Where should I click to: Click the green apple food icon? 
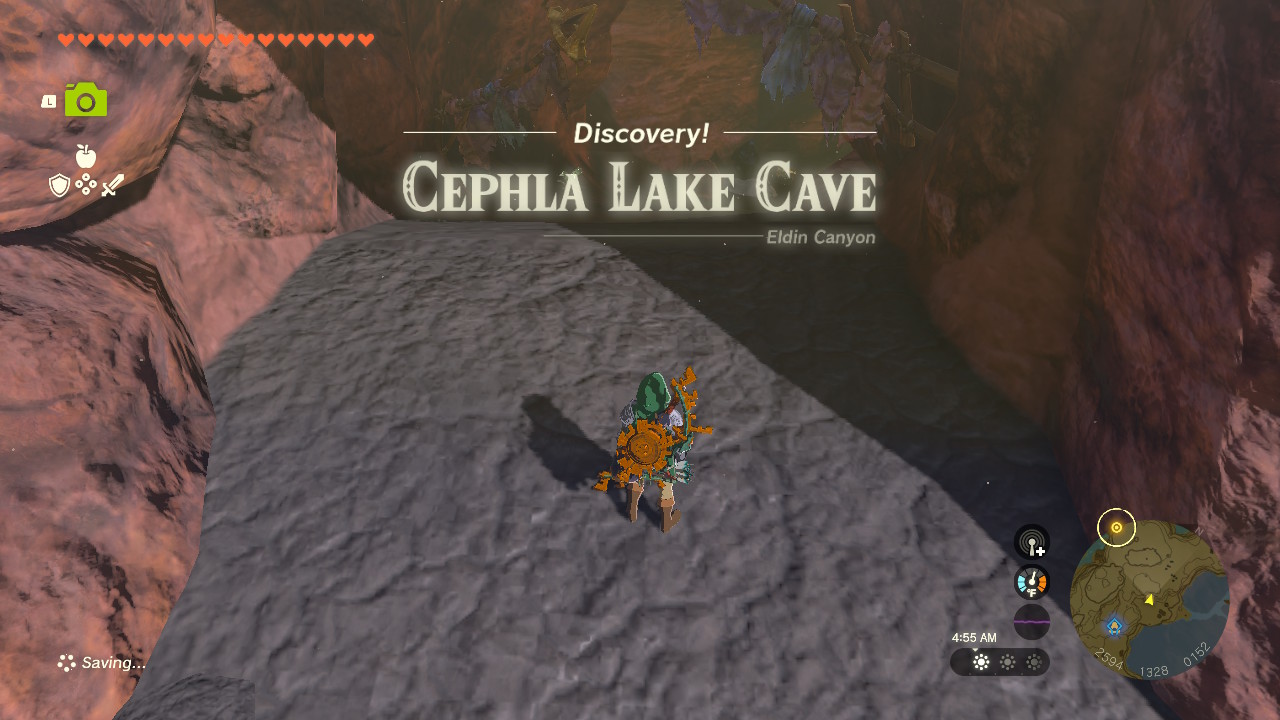point(87,156)
